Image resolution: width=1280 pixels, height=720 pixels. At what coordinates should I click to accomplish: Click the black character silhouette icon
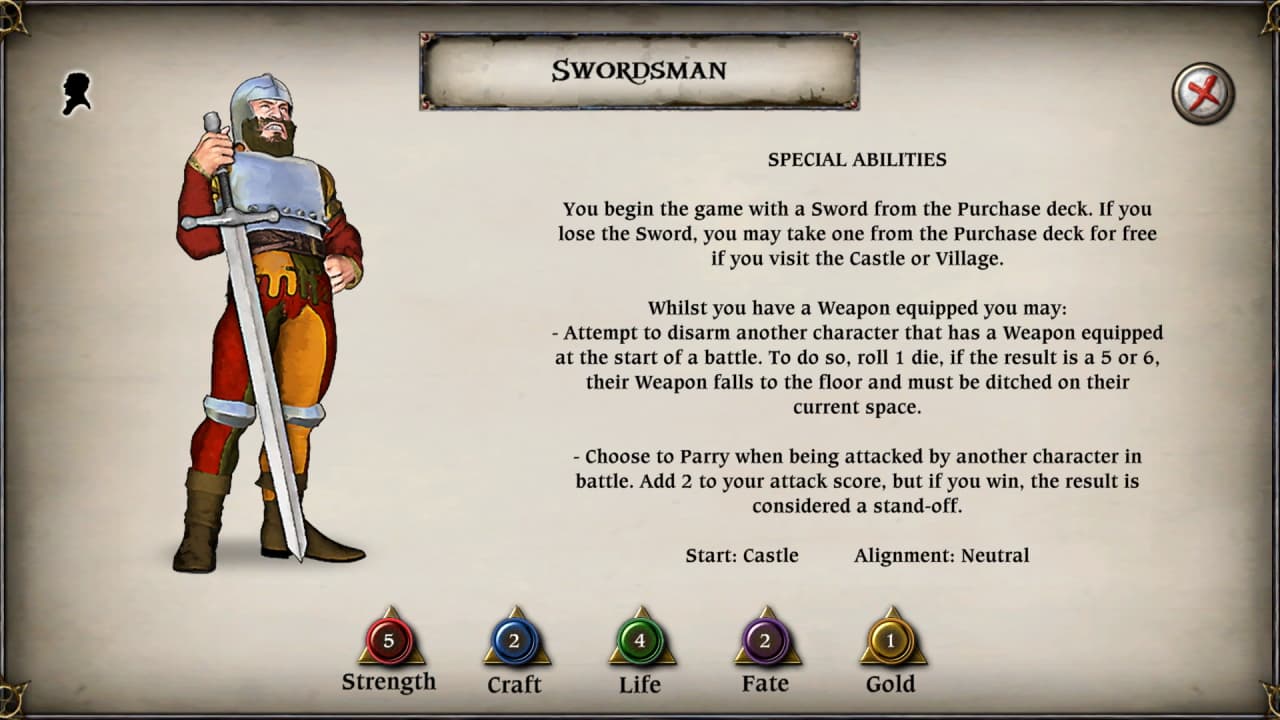[79, 91]
